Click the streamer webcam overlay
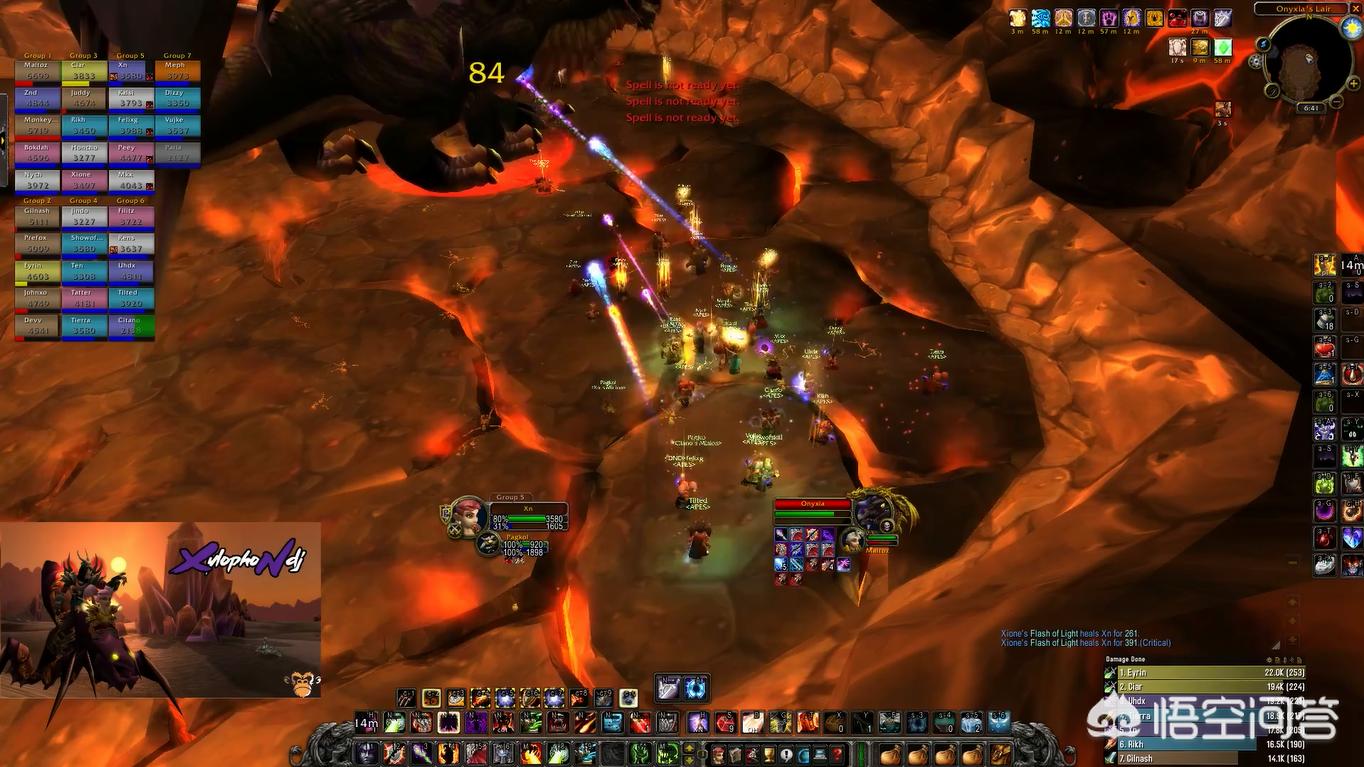1364x767 pixels. click(x=160, y=610)
